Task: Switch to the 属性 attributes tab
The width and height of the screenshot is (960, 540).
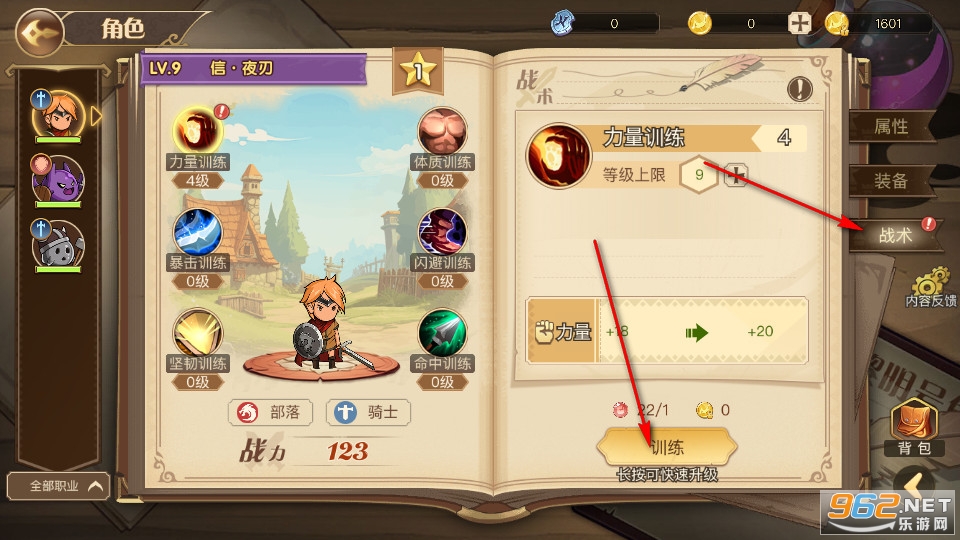Action: pyautogui.click(x=891, y=127)
